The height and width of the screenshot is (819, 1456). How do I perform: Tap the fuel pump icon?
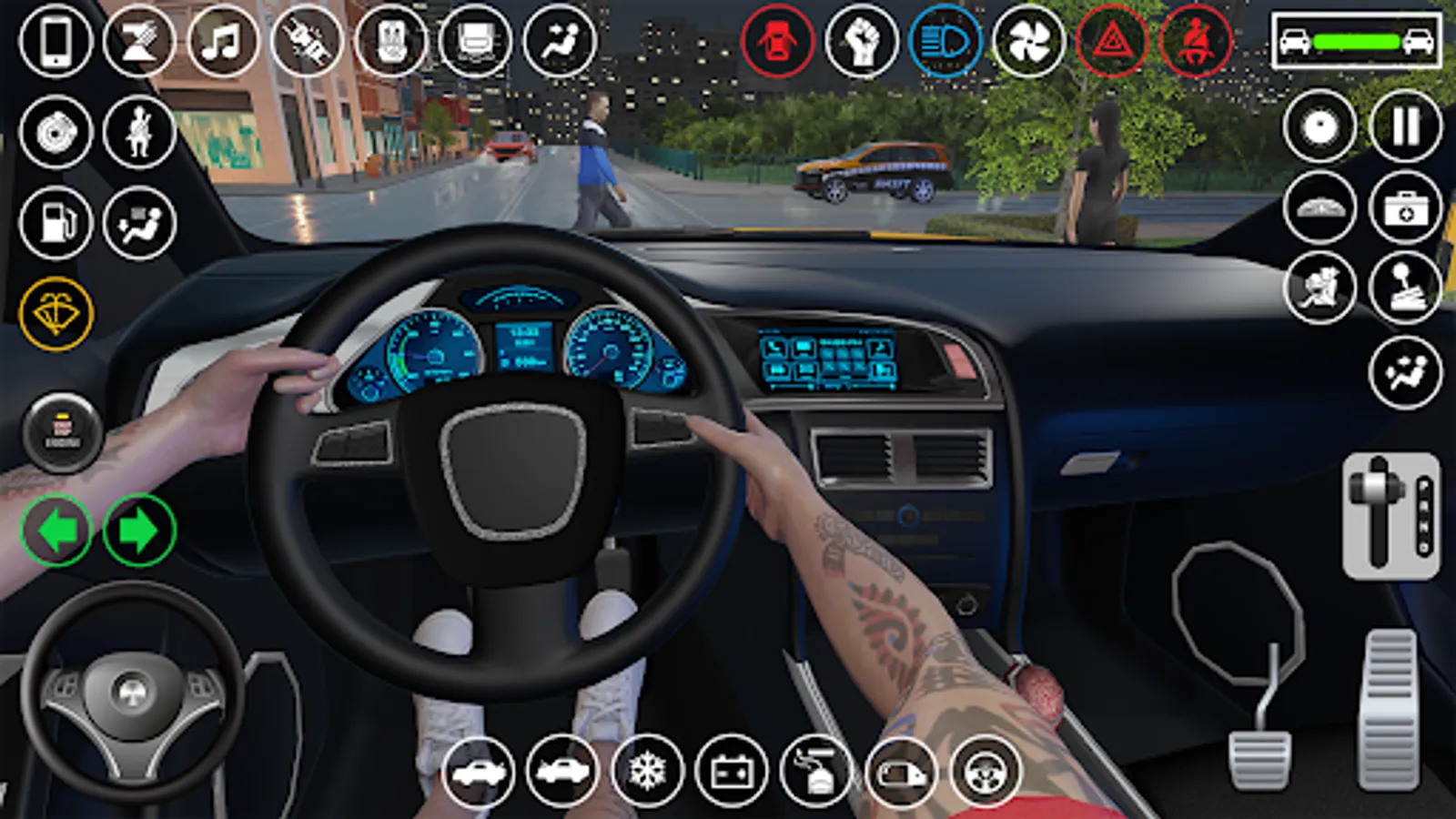(x=56, y=223)
